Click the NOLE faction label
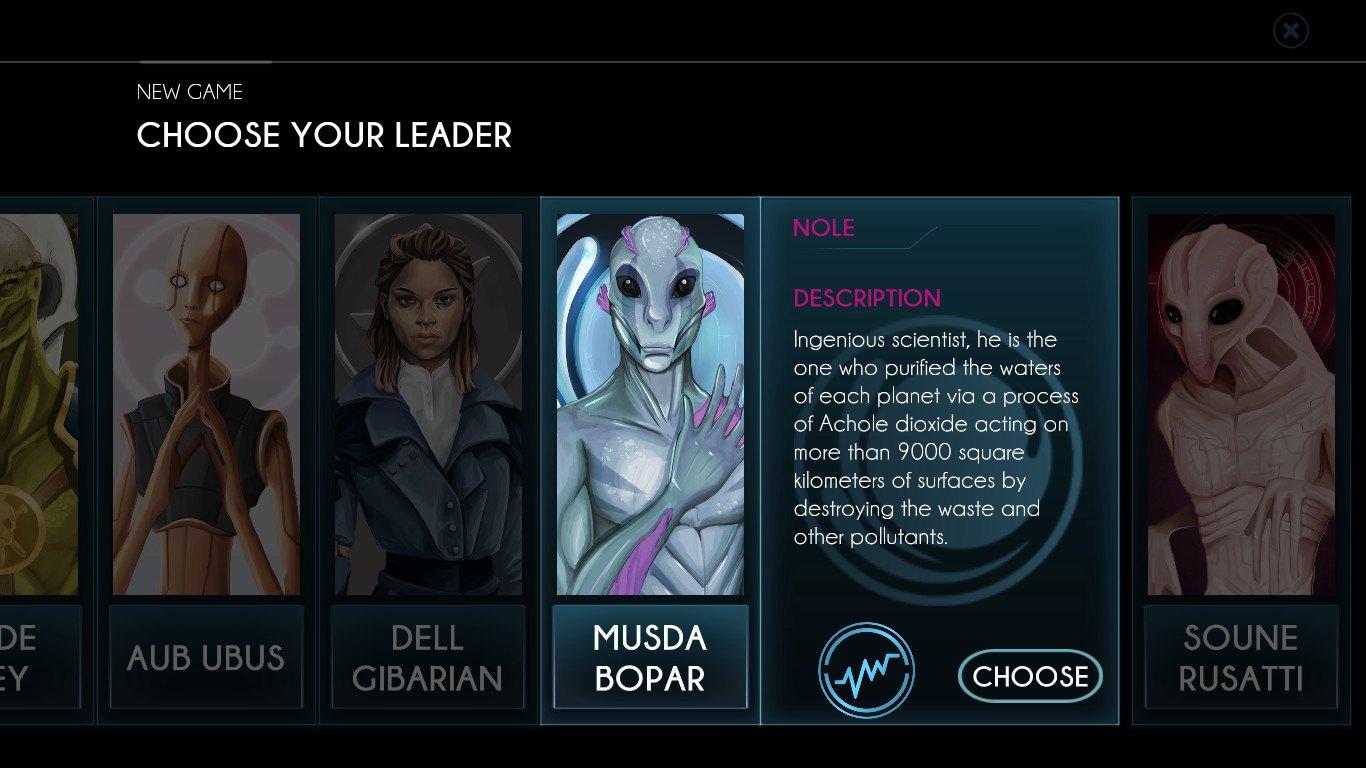The image size is (1366, 768). pyautogui.click(x=824, y=228)
